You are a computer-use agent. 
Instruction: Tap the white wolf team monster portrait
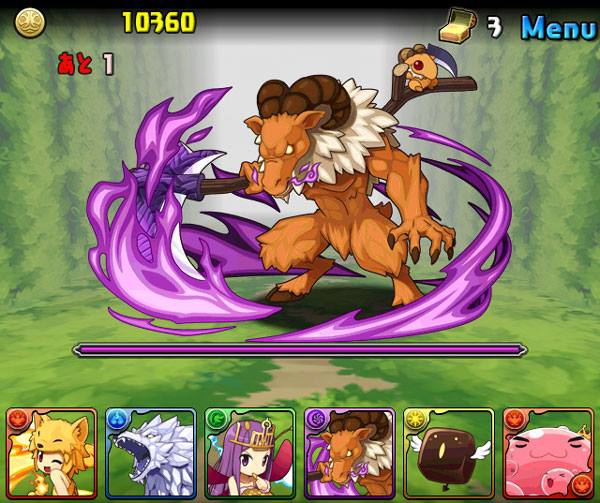pyautogui.click(x=150, y=453)
